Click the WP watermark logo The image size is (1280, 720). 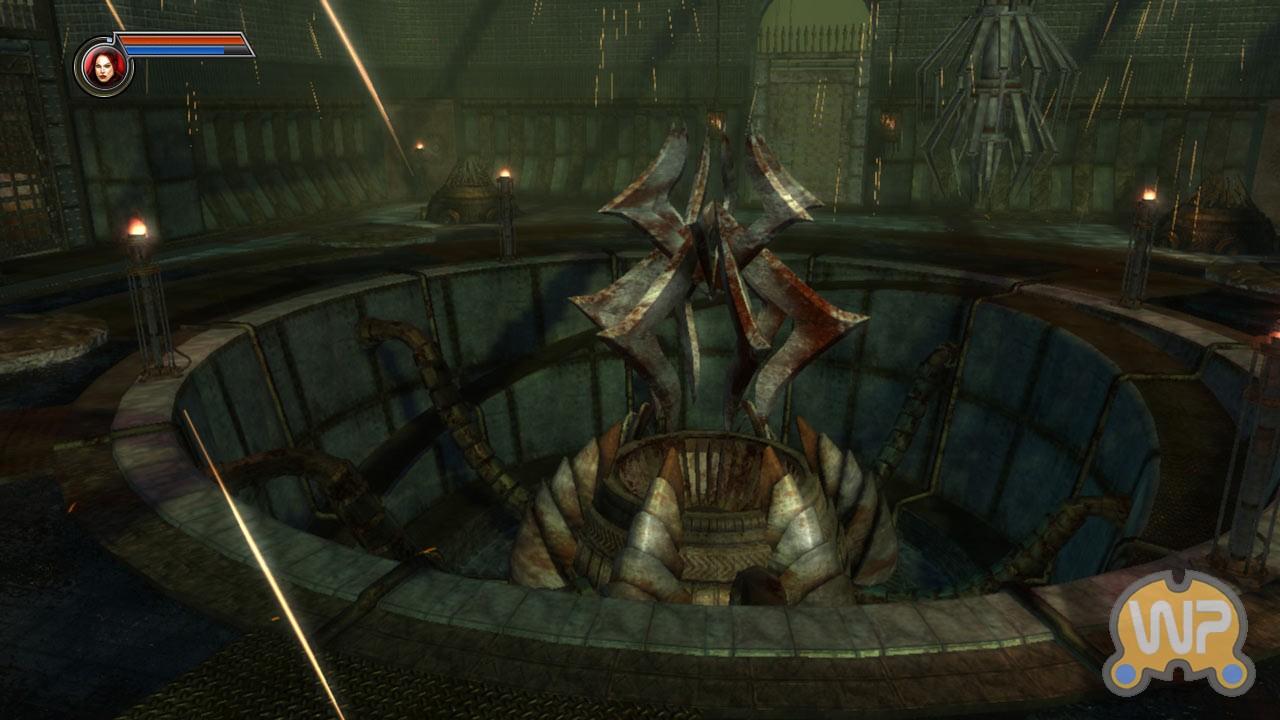click(x=1179, y=631)
